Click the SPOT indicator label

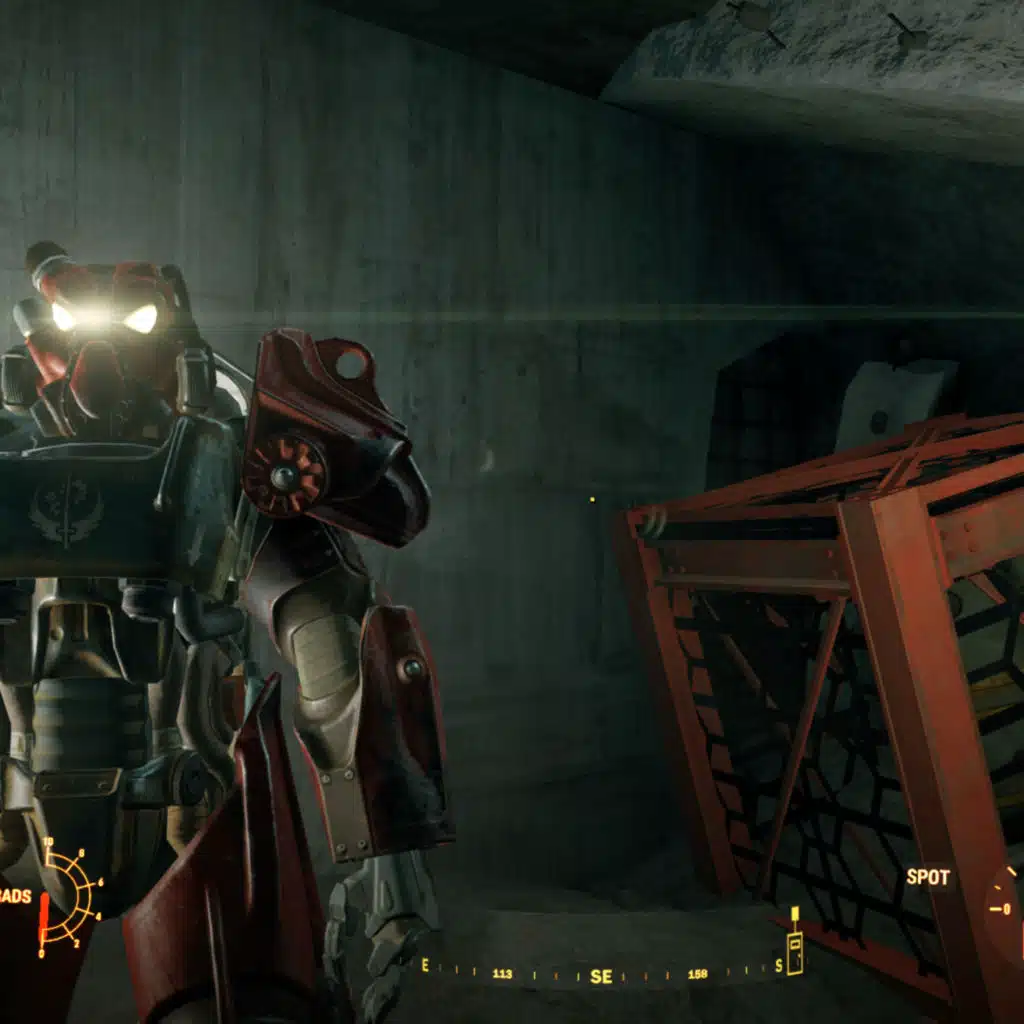tap(927, 878)
